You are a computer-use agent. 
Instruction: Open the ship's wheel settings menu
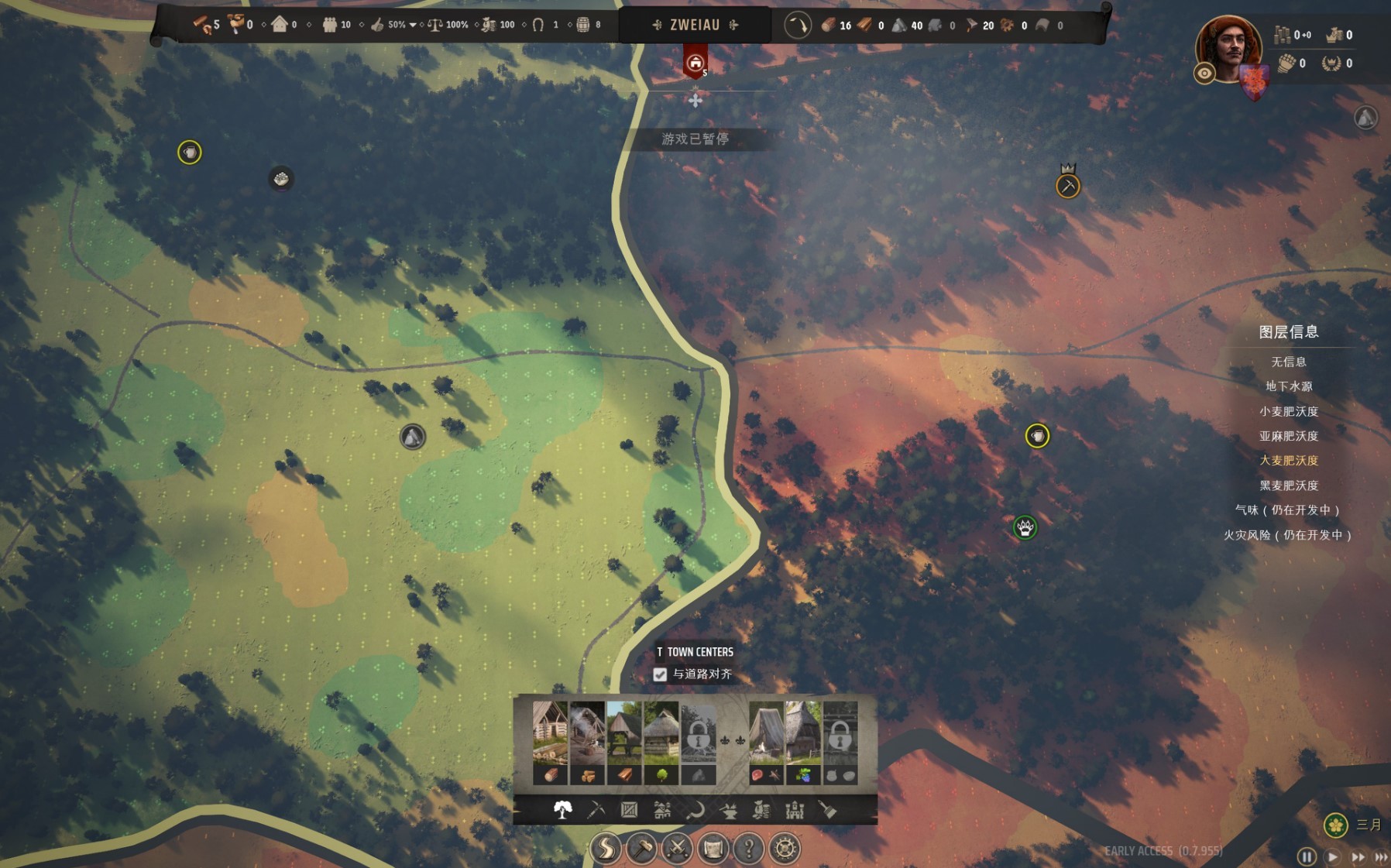785,849
